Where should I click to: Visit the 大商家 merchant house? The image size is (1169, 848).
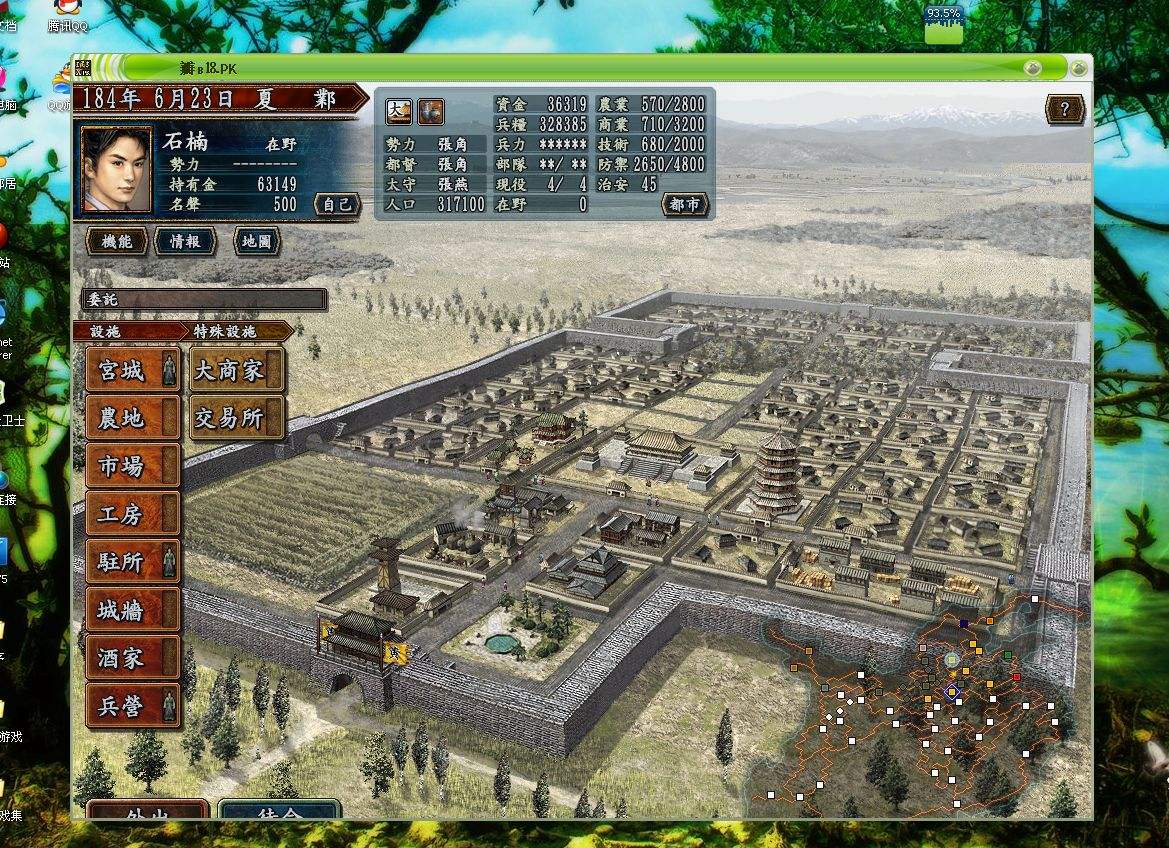[x=228, y=371]
